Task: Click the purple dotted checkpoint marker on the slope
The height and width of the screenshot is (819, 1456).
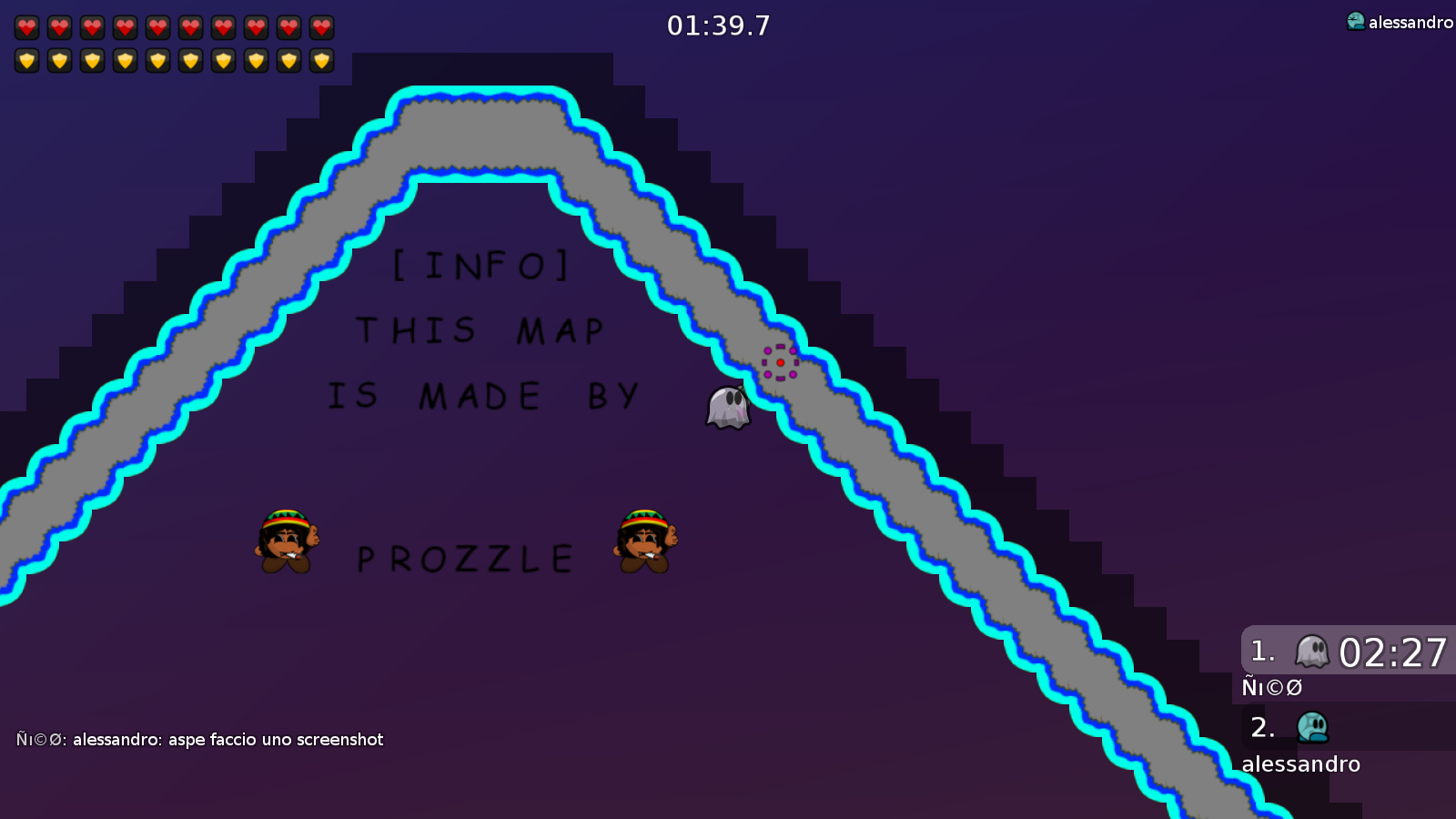Action: tap(780, 362)
